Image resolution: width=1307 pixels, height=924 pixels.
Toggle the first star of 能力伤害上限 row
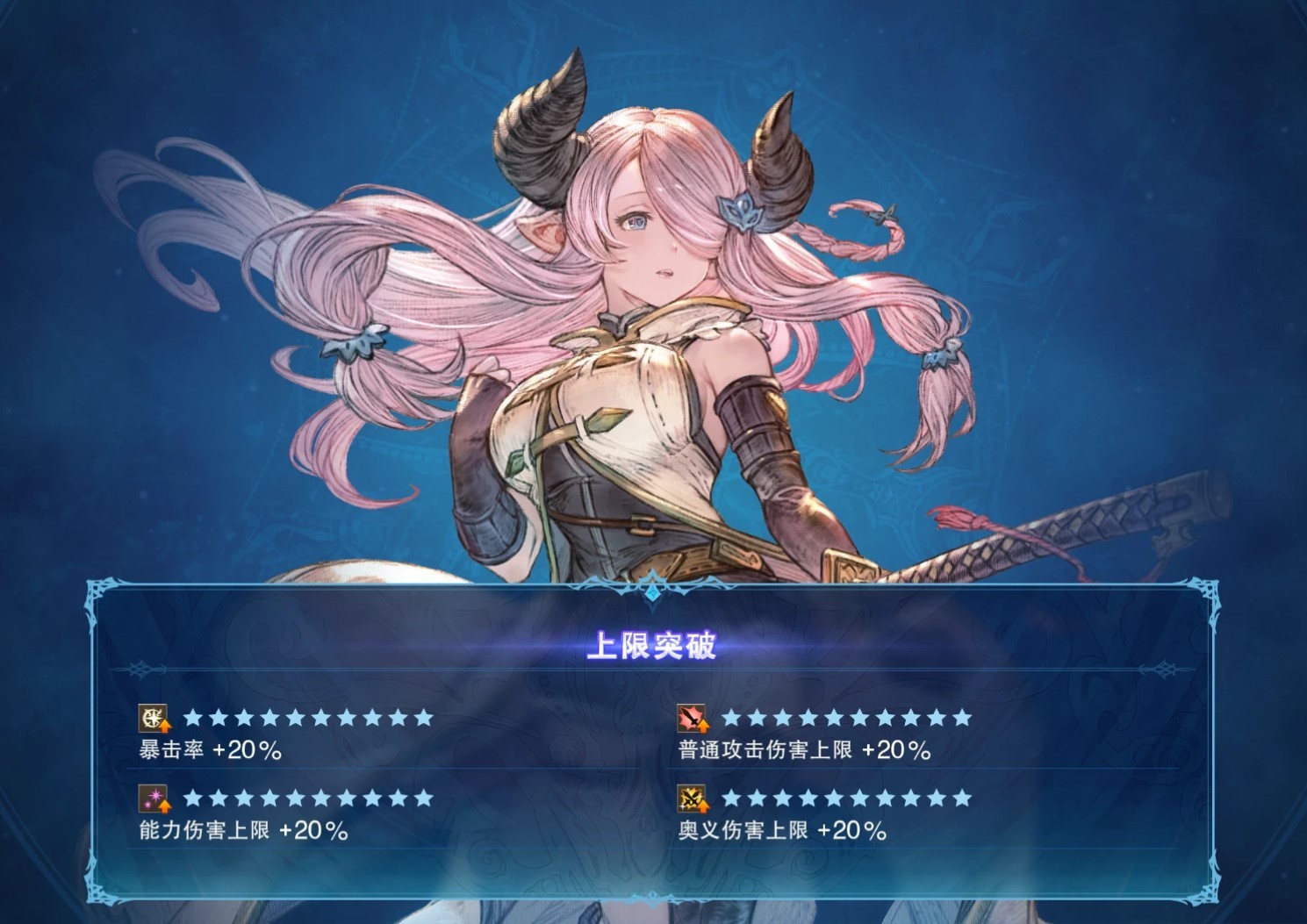pos(192,800)
